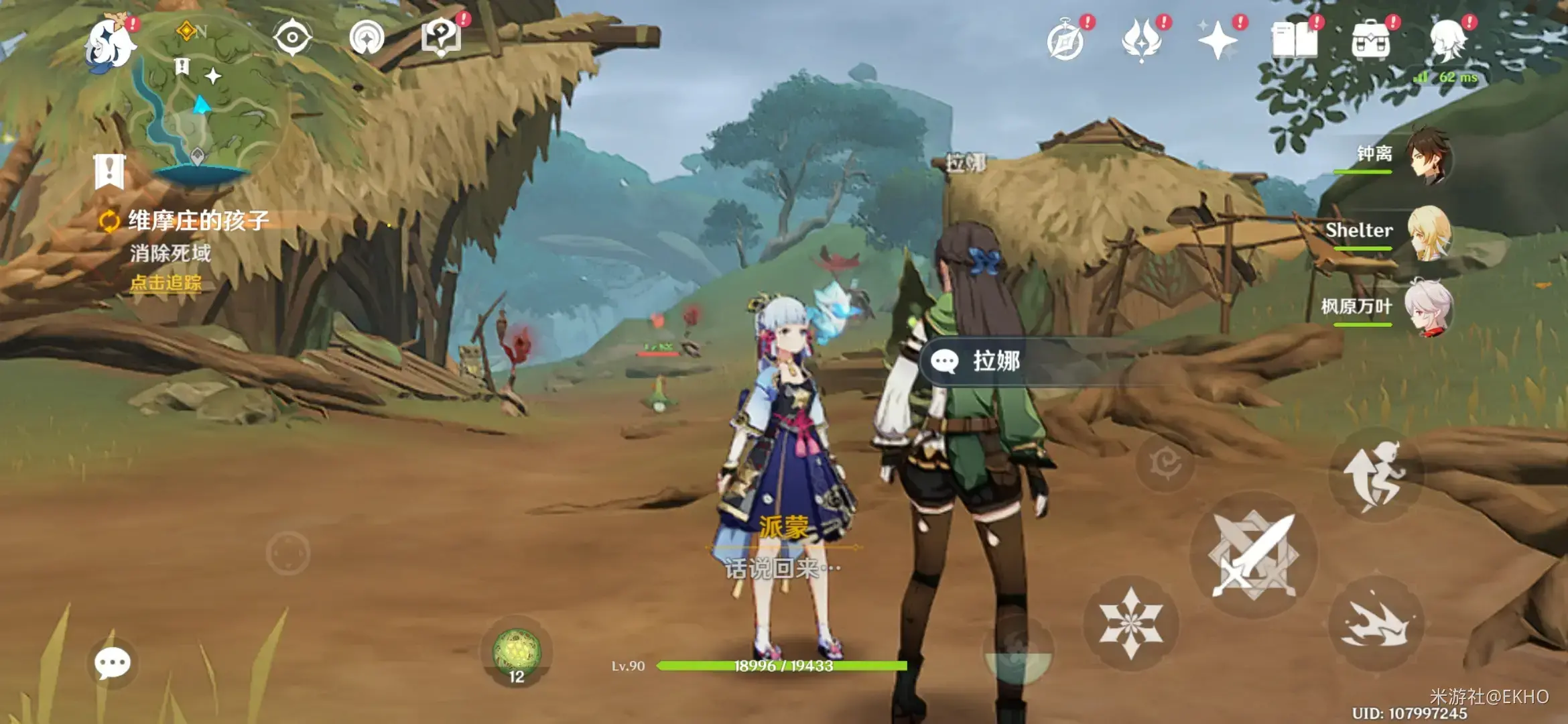This screenshot has height=724, width=1568.
Task: Open the character screen icon
Action: [1447, 40]
